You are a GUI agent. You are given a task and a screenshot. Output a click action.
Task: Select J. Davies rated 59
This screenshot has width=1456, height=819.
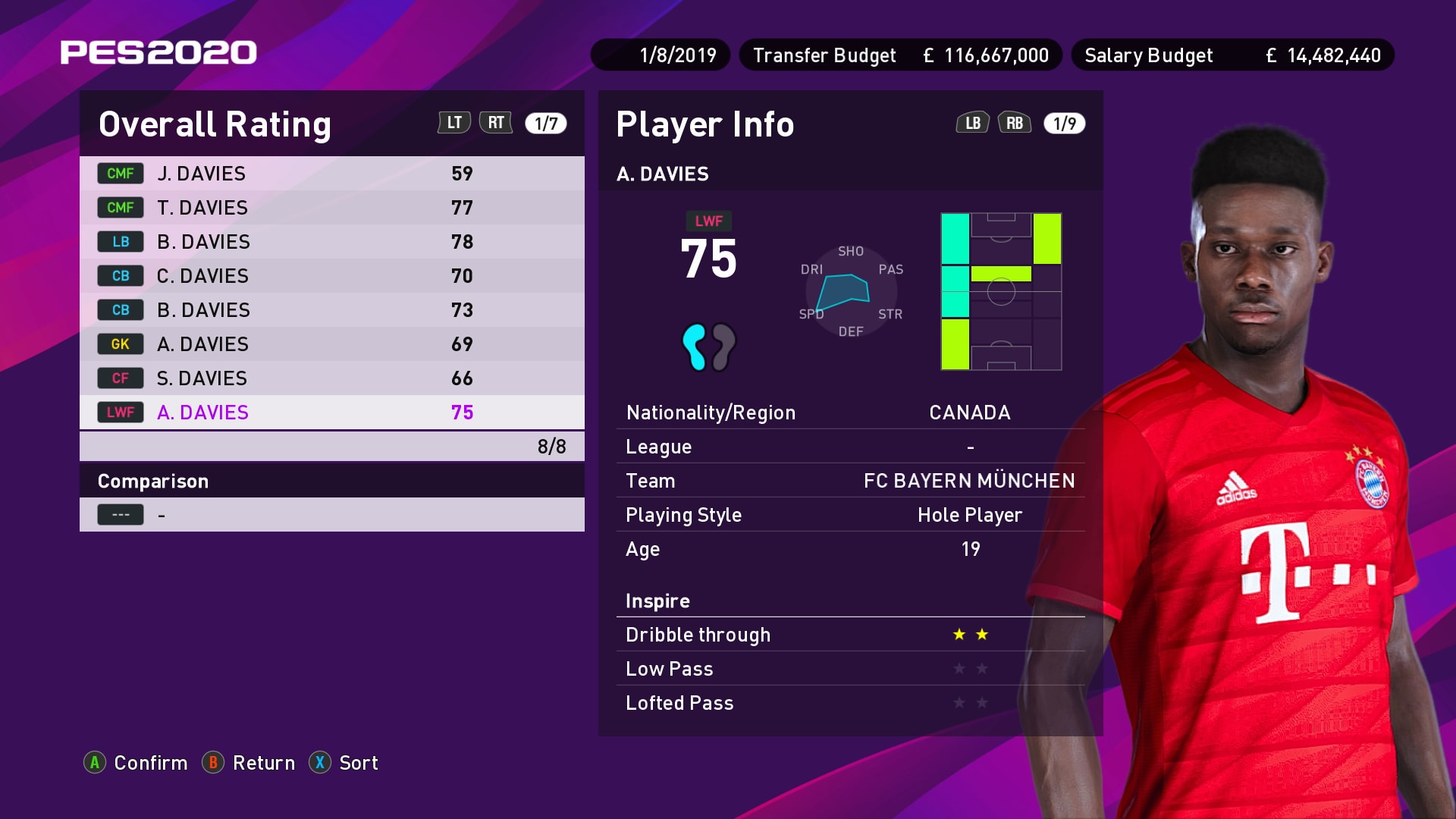(331, 174)
